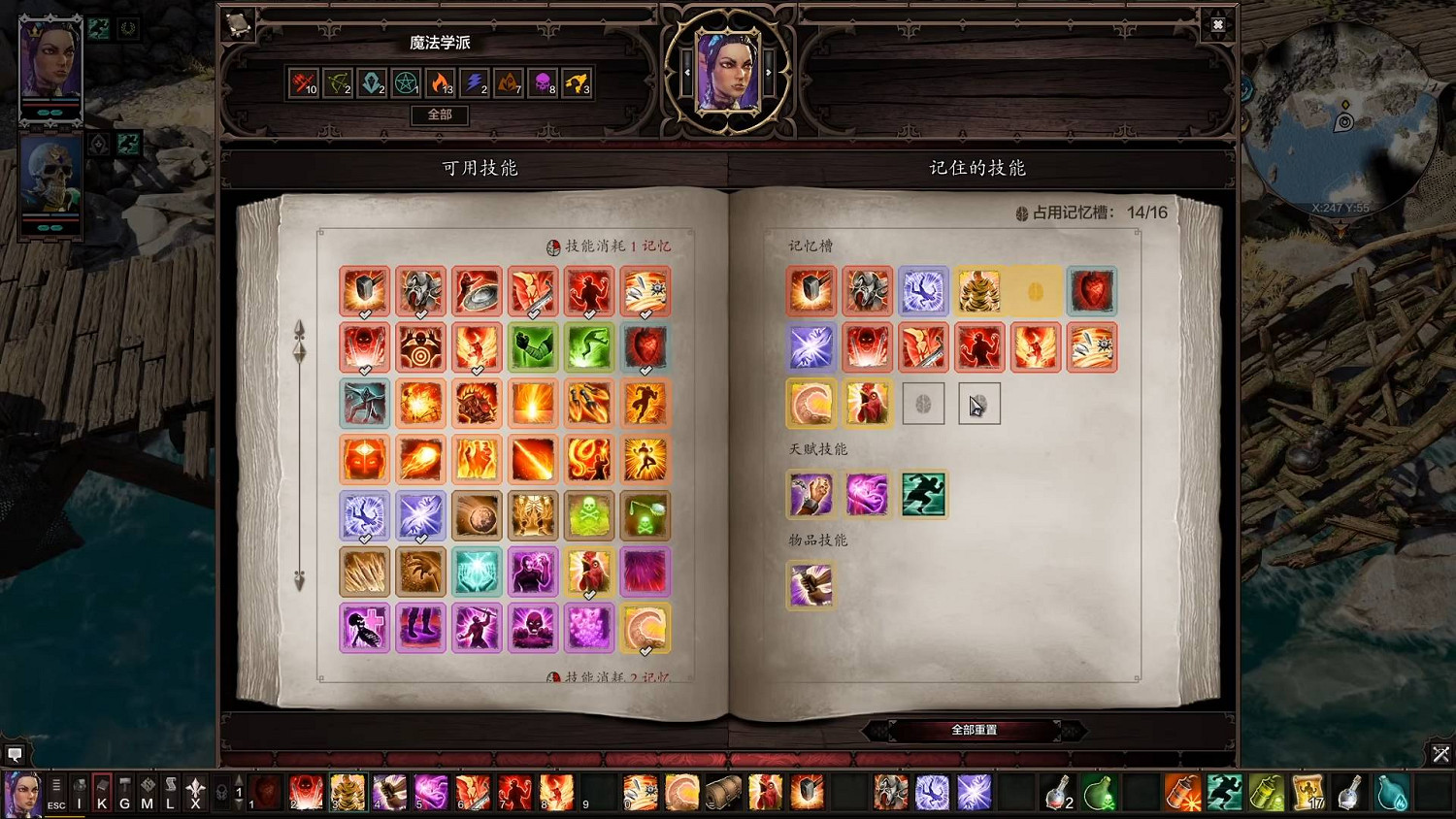Open the 记住的技能 tab

976,167
